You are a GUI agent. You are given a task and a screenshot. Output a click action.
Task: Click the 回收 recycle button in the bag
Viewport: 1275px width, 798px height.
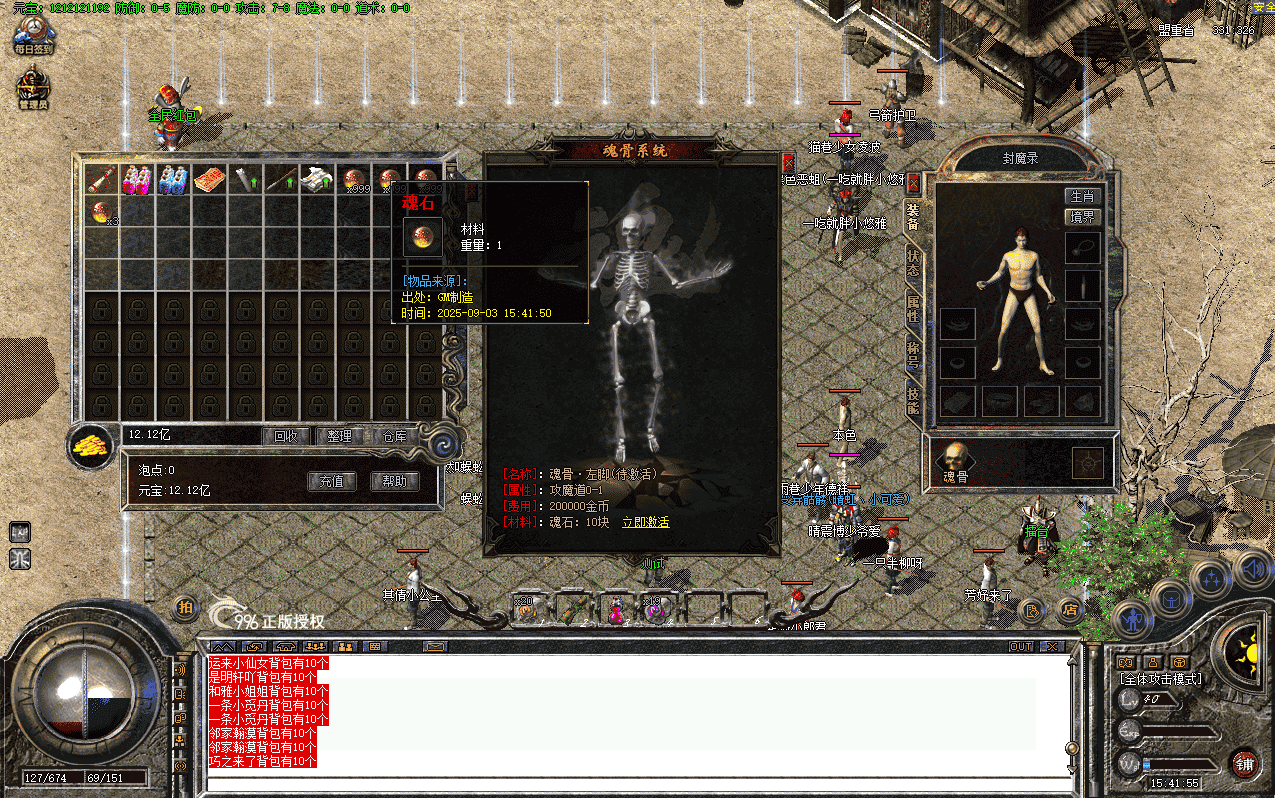pos(286,436)
